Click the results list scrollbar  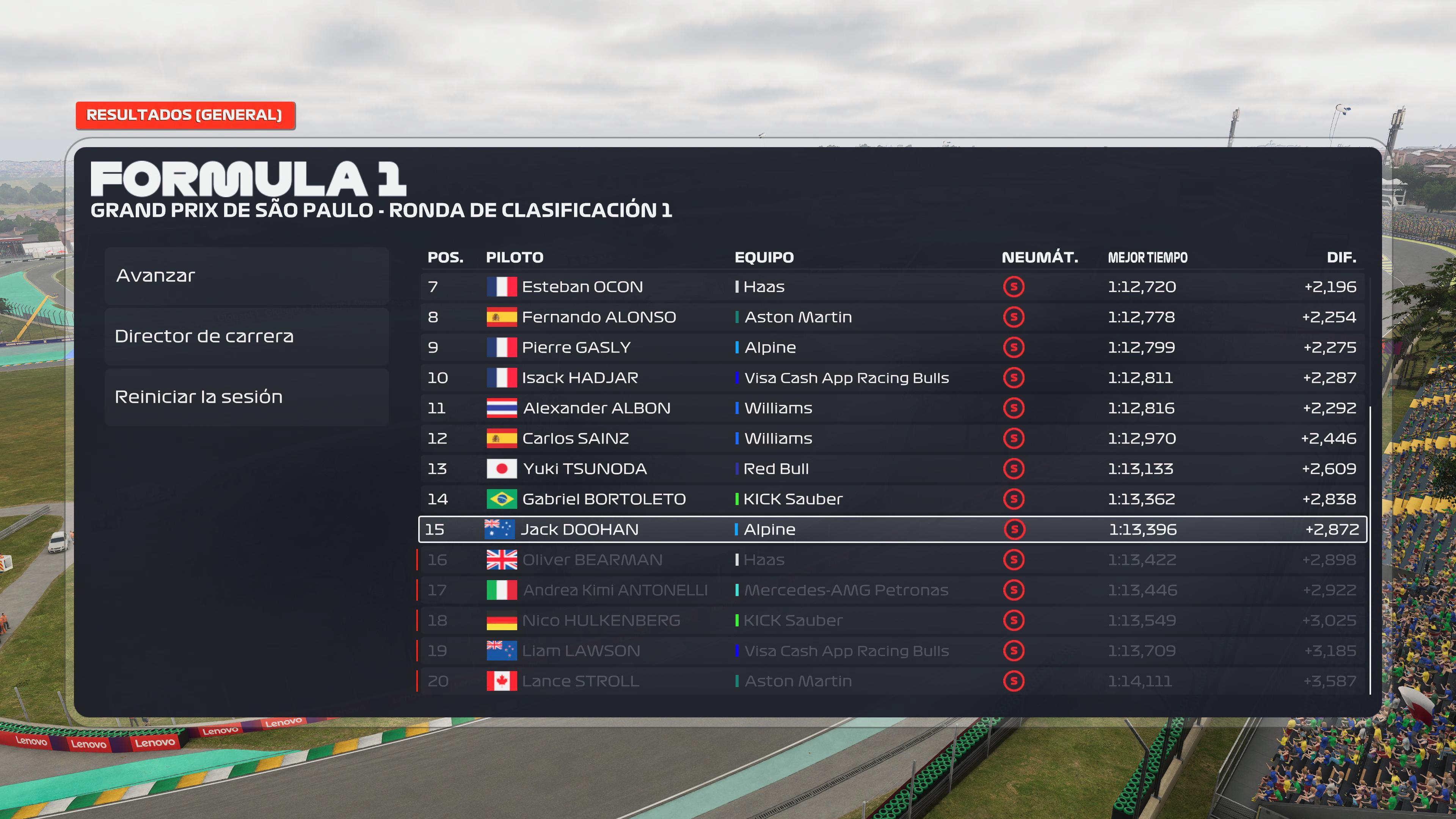pyautogui.click(x=1370, y=548)
